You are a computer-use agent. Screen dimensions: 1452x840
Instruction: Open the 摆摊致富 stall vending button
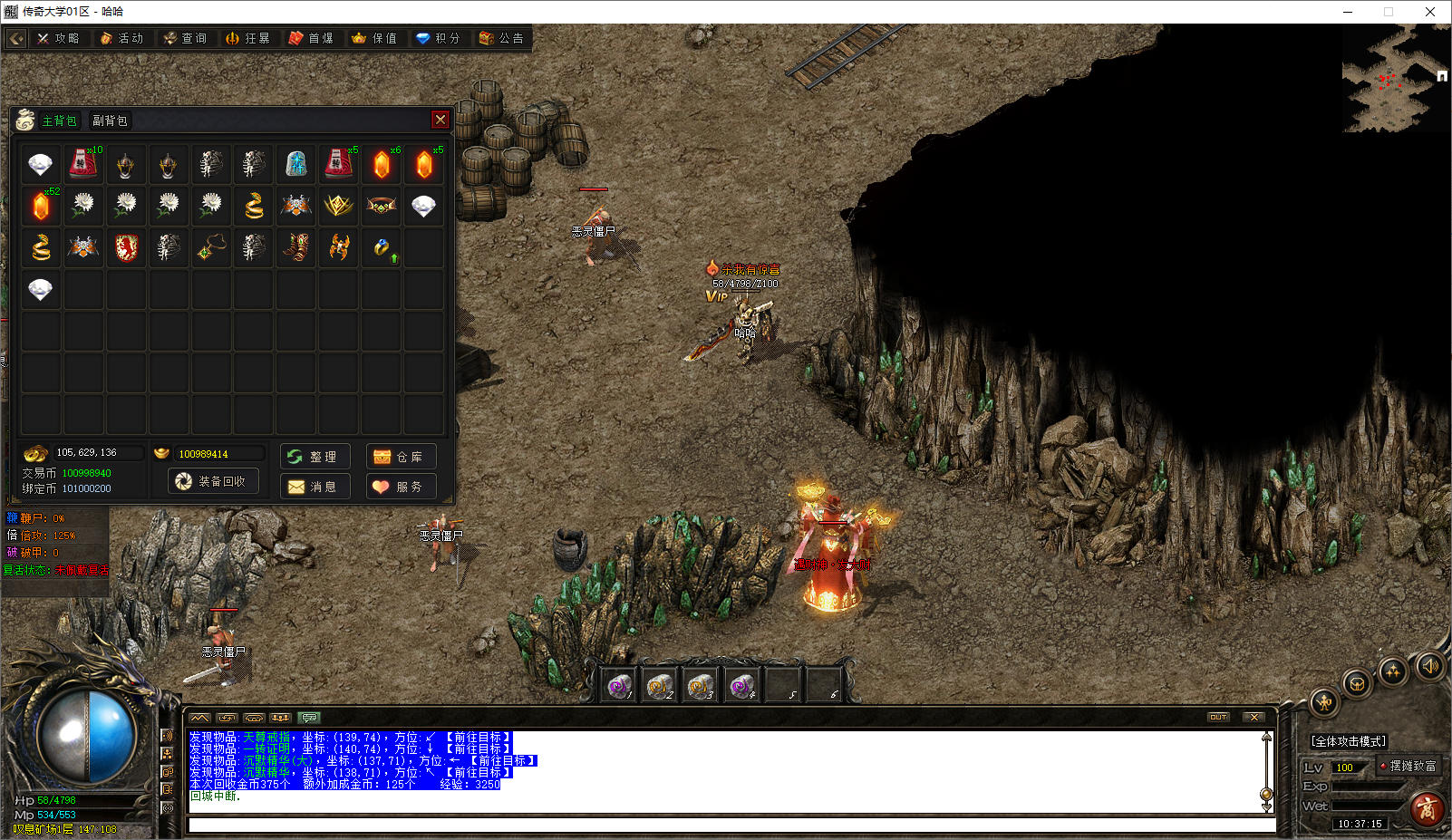[x=1408, y=767]
